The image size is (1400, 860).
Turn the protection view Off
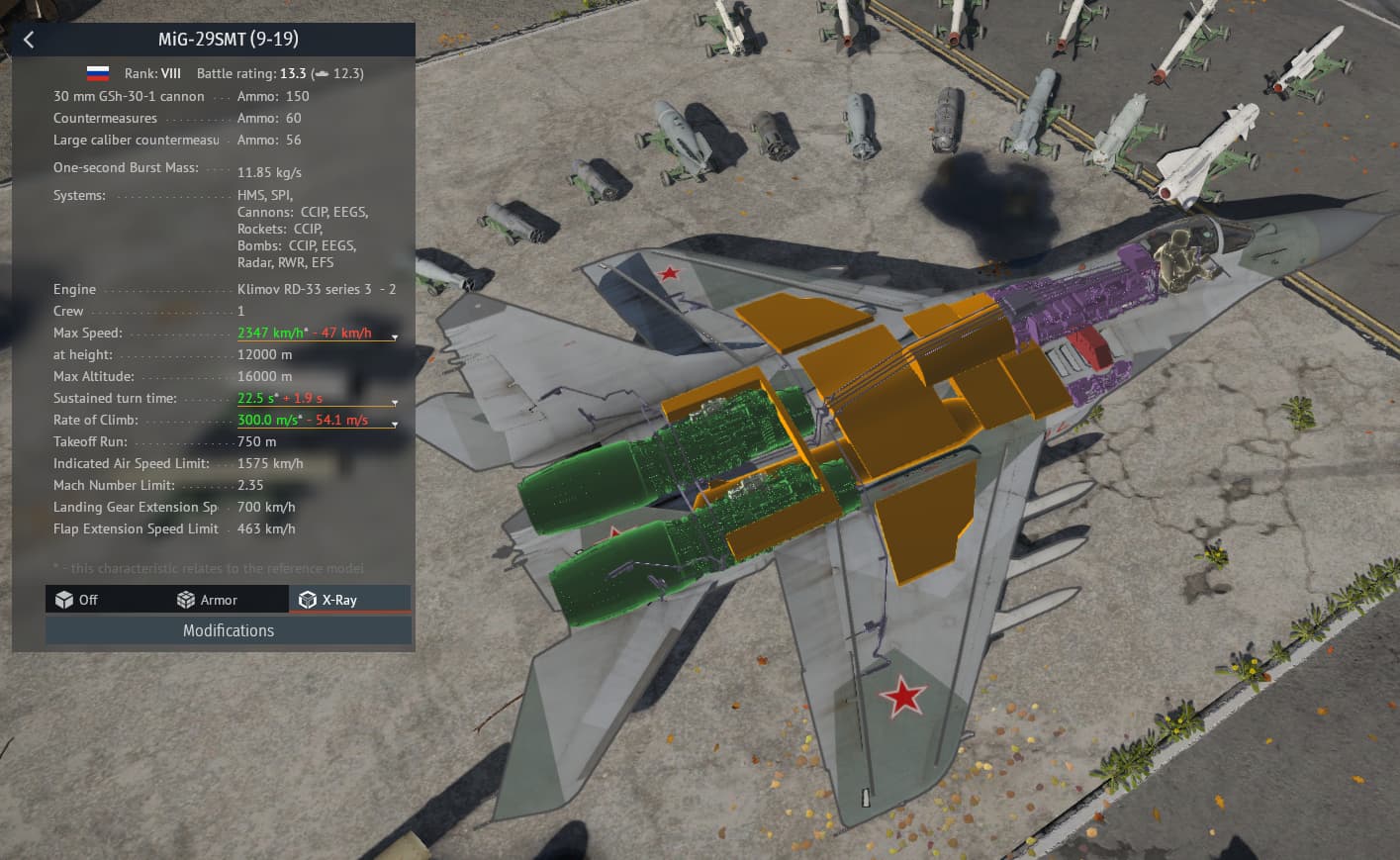(77, 600)
